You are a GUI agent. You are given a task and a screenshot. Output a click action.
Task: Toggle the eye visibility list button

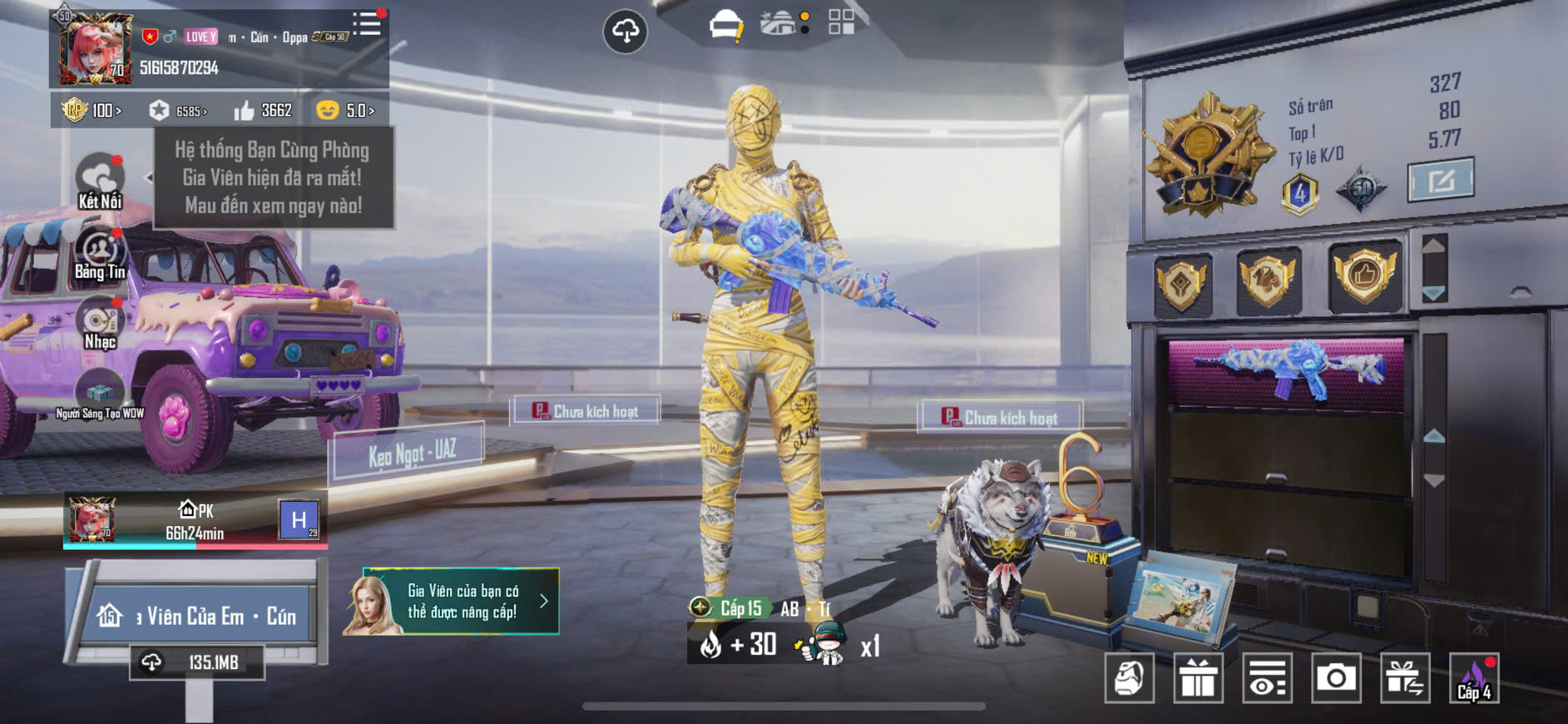click(x=1267, y=678)
